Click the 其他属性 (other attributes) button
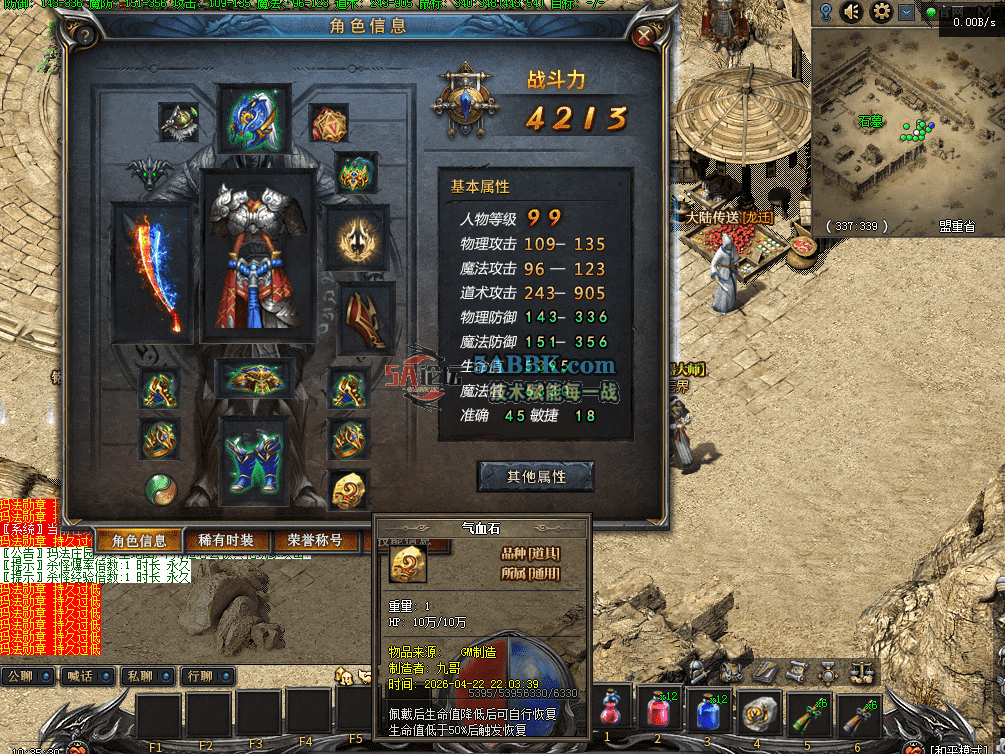1005x754 pixels. point(536,477)
